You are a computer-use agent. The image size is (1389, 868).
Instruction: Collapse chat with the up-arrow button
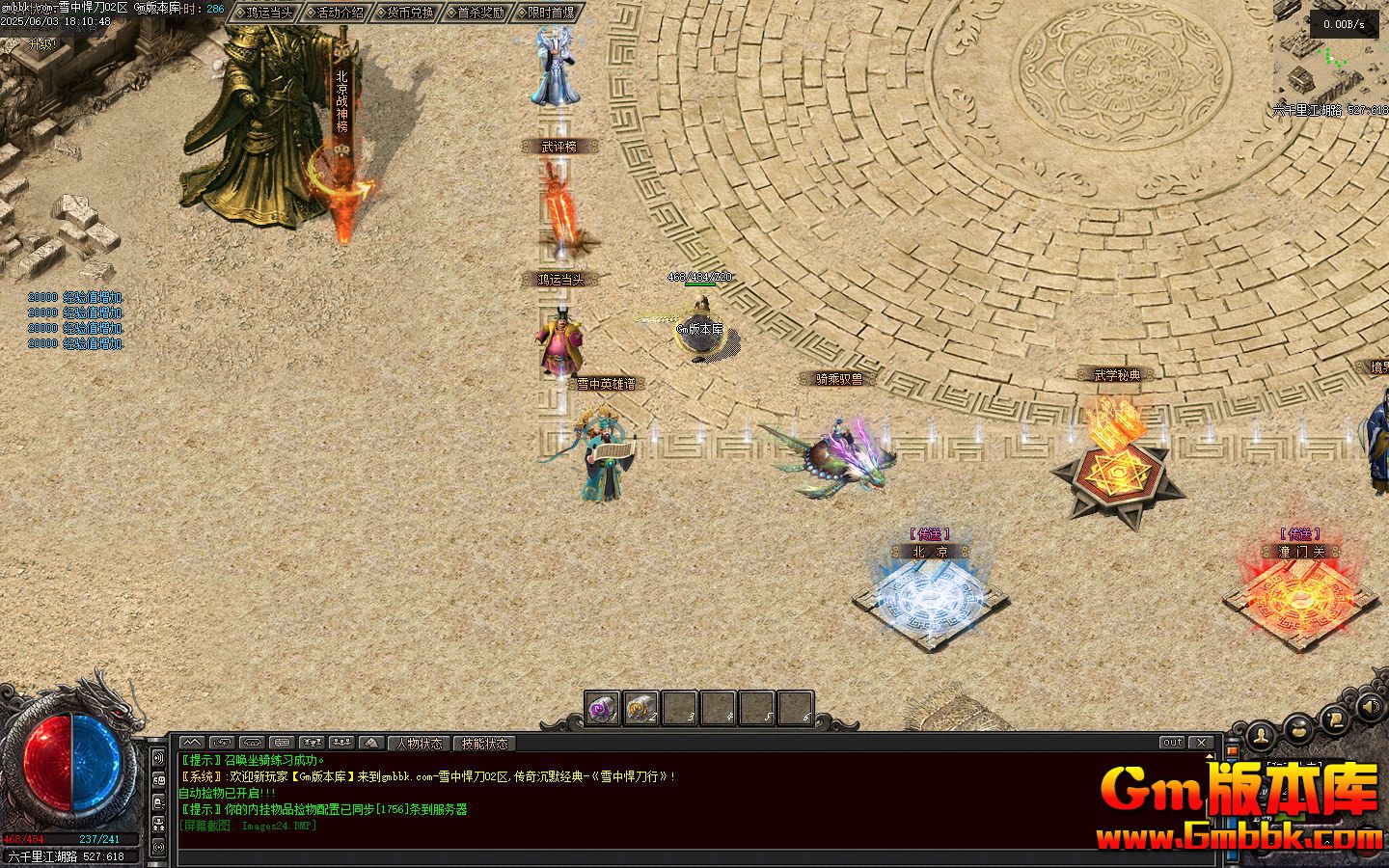[192, 744]
